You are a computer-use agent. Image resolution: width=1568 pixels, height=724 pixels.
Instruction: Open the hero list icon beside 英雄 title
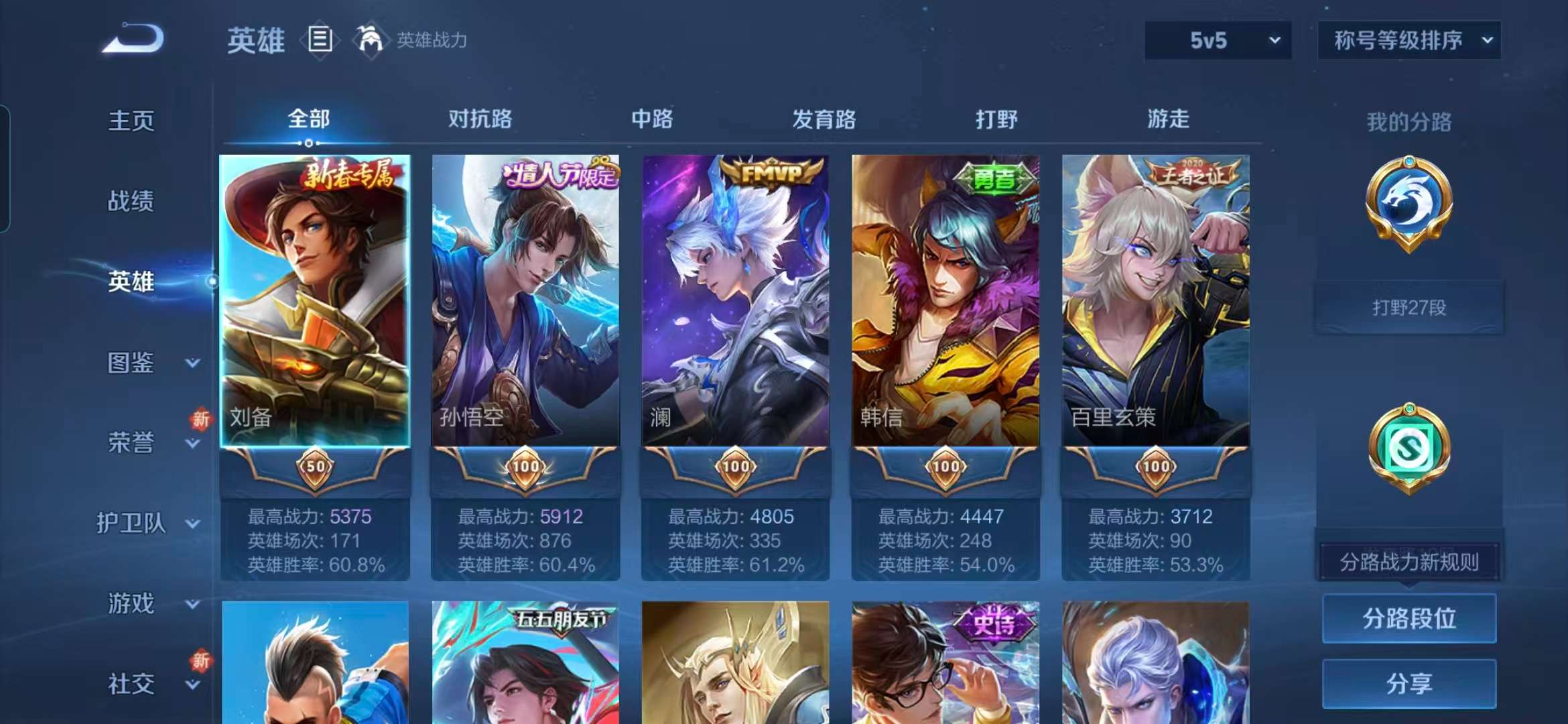(321, 39)
